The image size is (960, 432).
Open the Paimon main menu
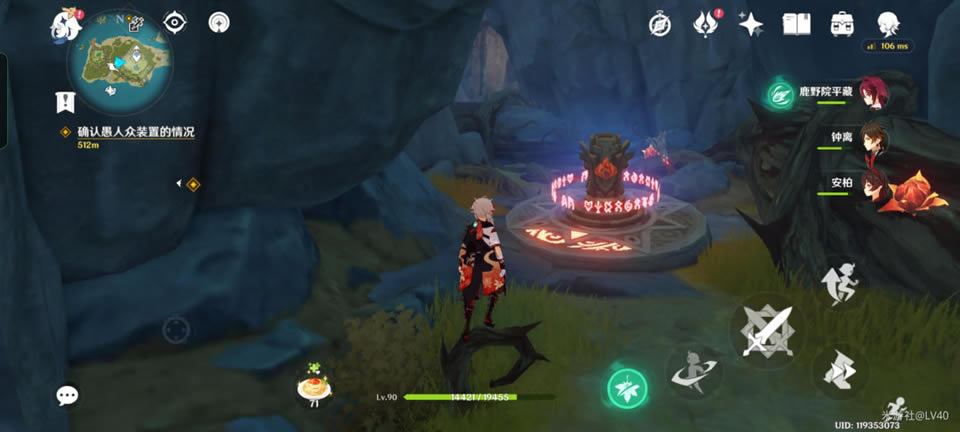pyautogui.click(x=65, y=24)
